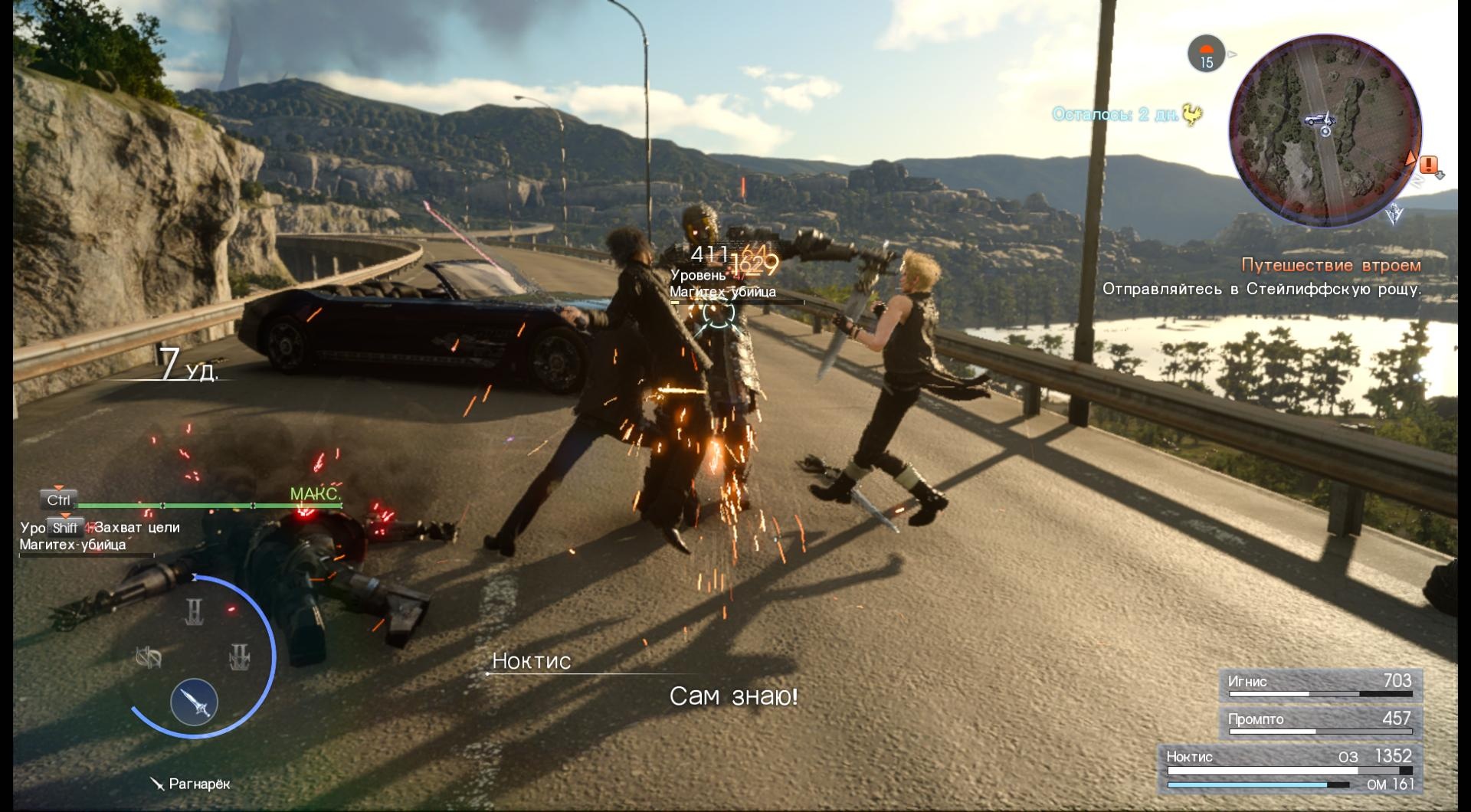Select the silver emblem marker below the minimap
The width and height of the screenshot is (1471, 812).
click(1394, 214)
